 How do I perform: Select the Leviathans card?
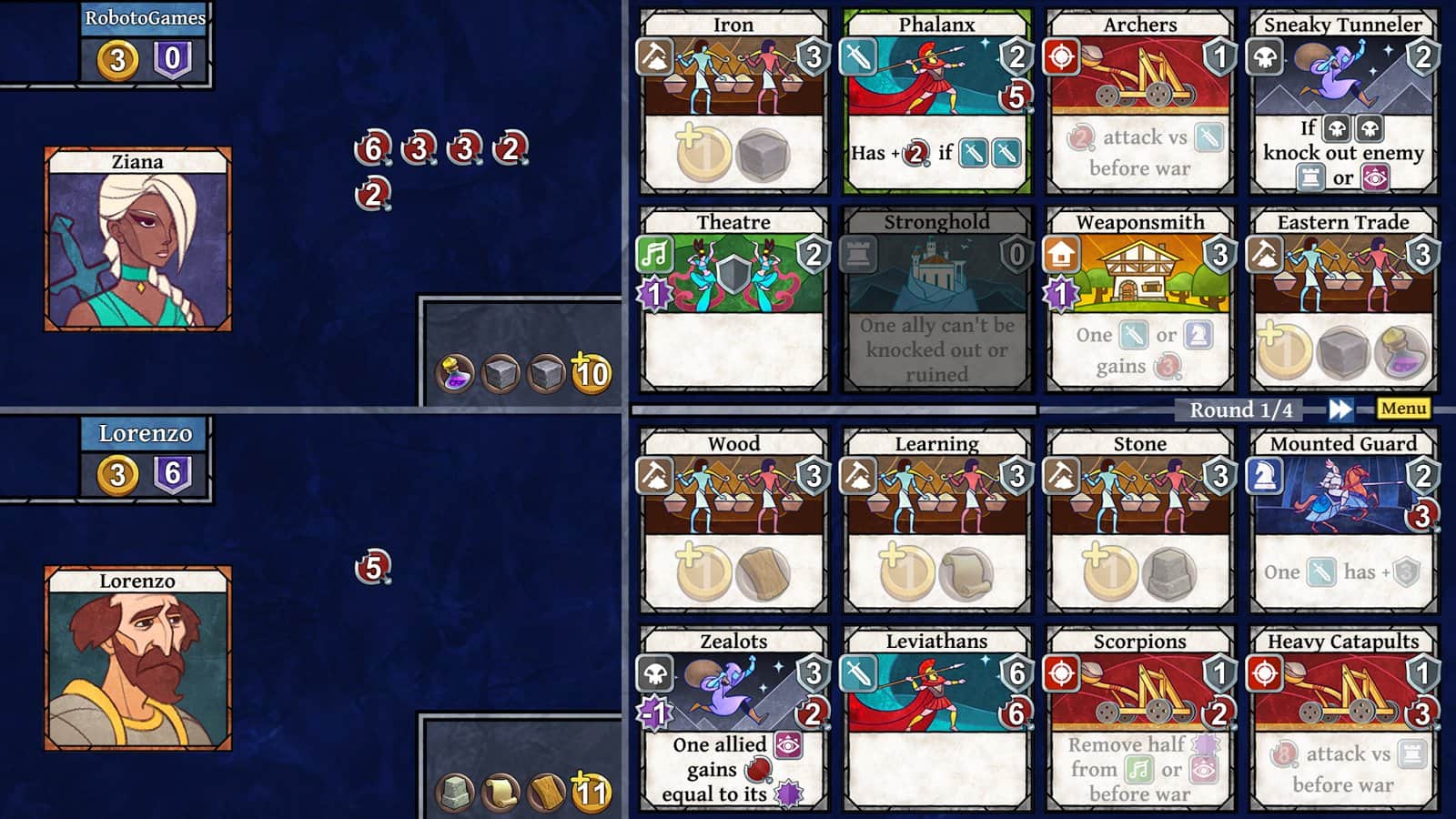tap(935, 719)
